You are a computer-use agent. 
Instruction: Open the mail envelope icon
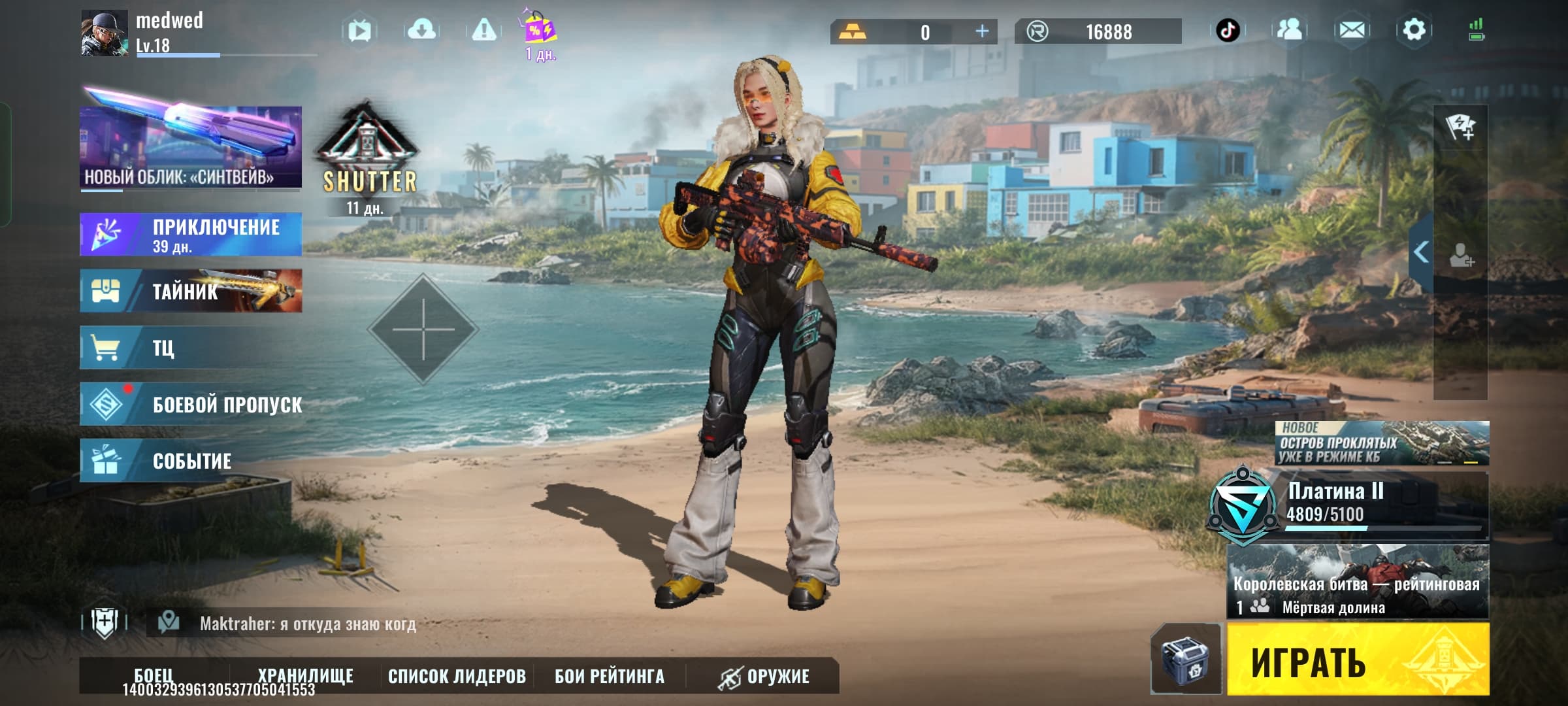pos(1352,30)
